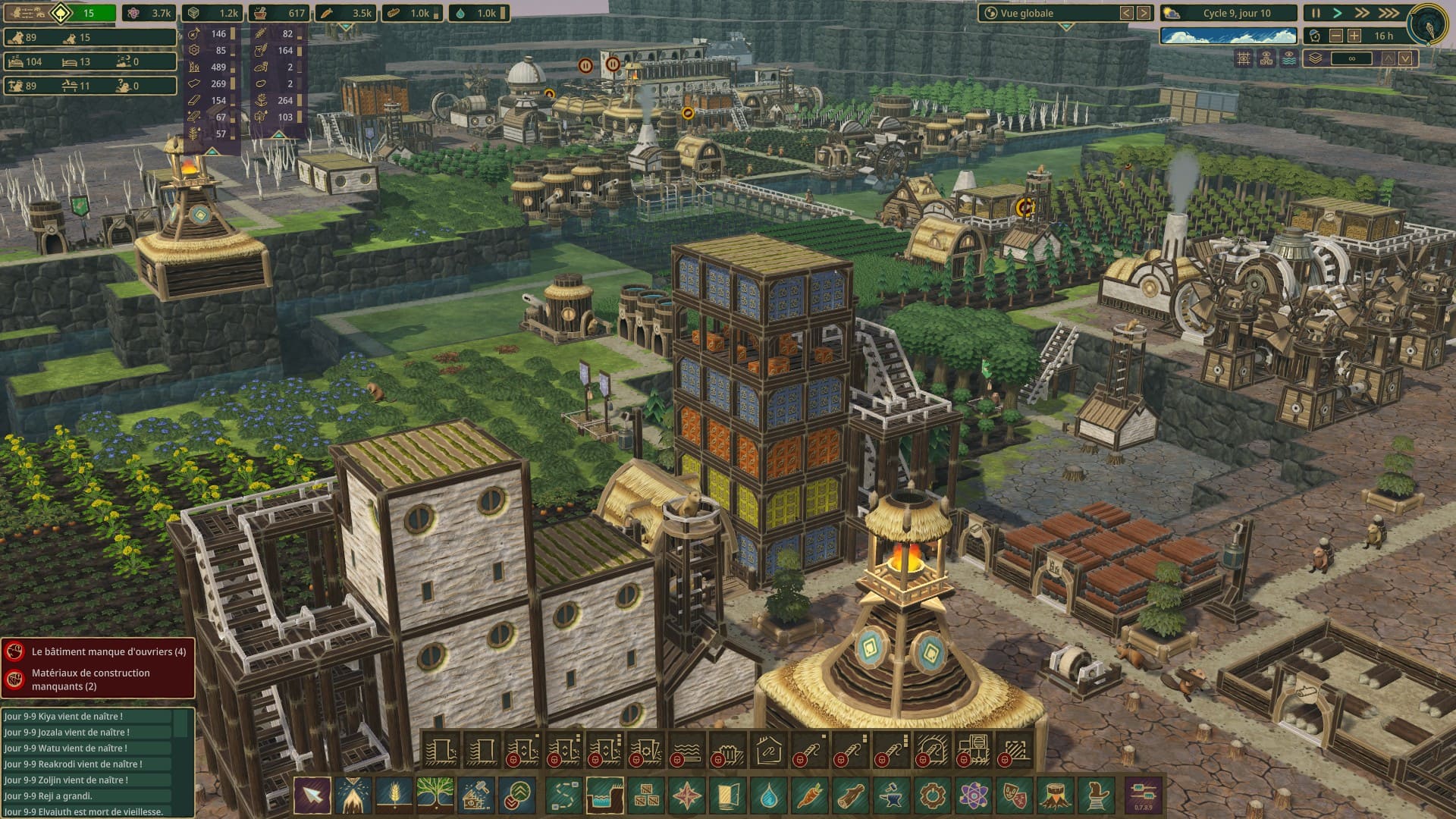Set game speed to triple arrows

[x=1389, y=13]
